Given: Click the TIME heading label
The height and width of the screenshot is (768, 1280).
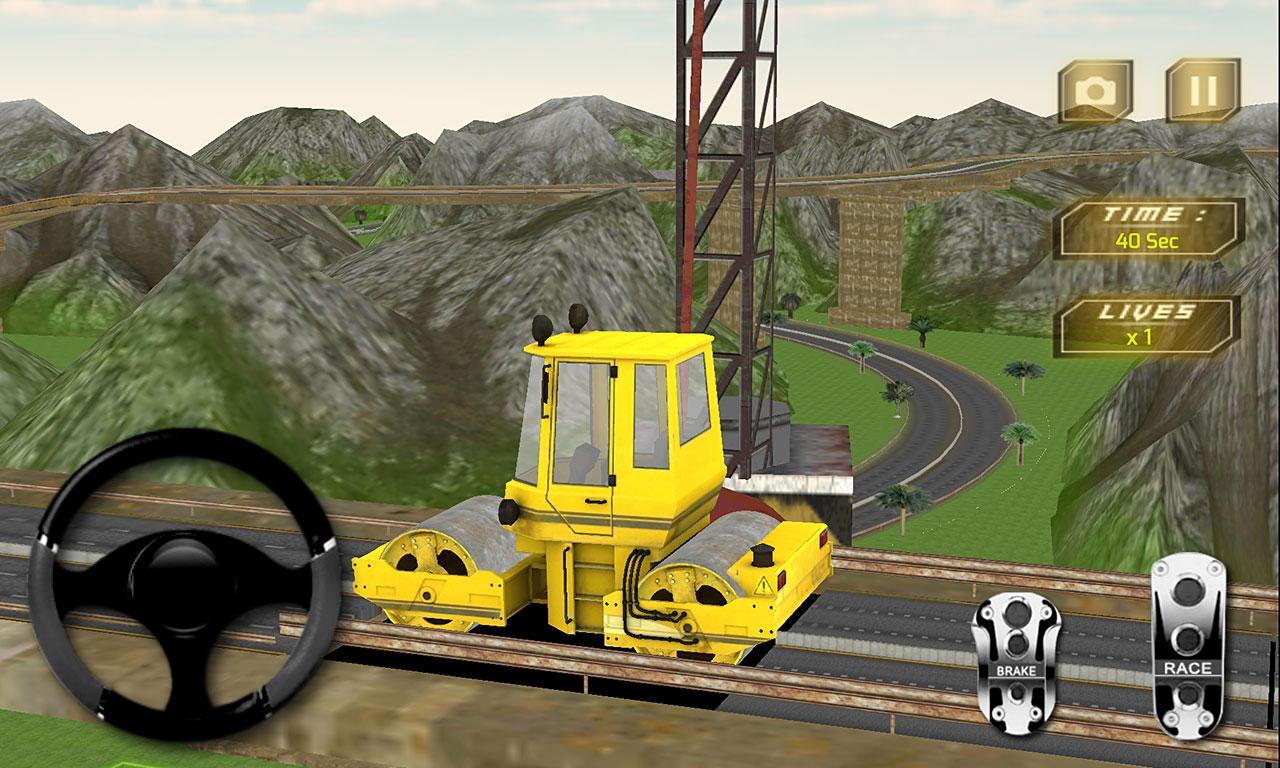Looking at the screenshot, I should click(1148, 212).
